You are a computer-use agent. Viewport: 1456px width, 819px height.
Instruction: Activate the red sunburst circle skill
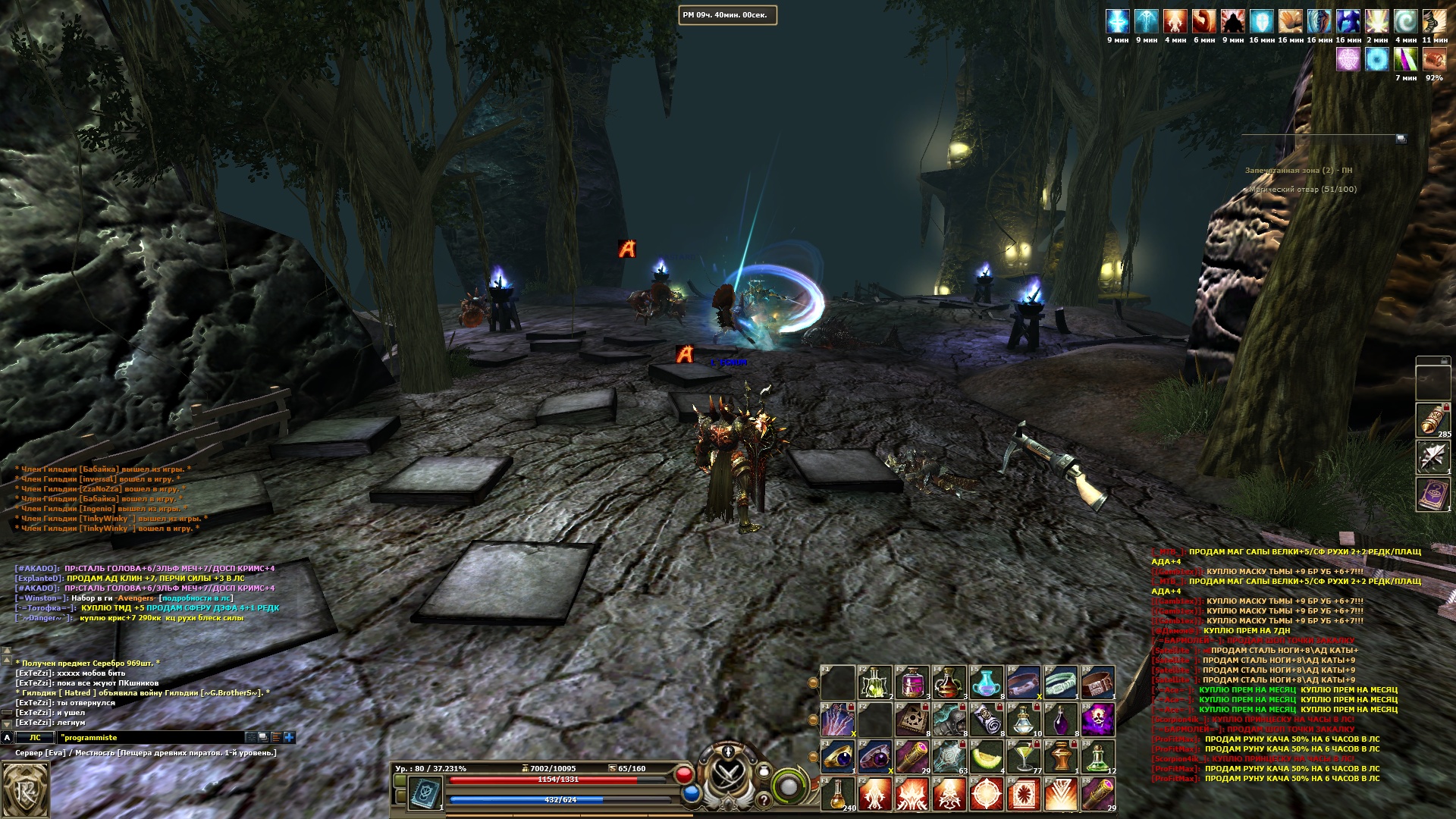click(987, 794)
